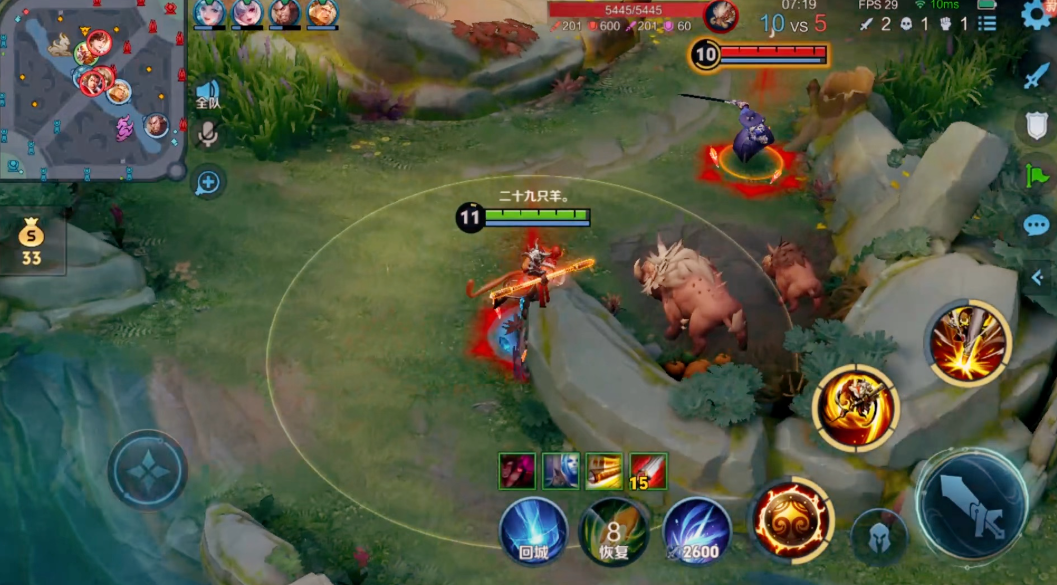Send the shield defend signal
This screenshot has height=585, width=1057.
[1036, 126]
